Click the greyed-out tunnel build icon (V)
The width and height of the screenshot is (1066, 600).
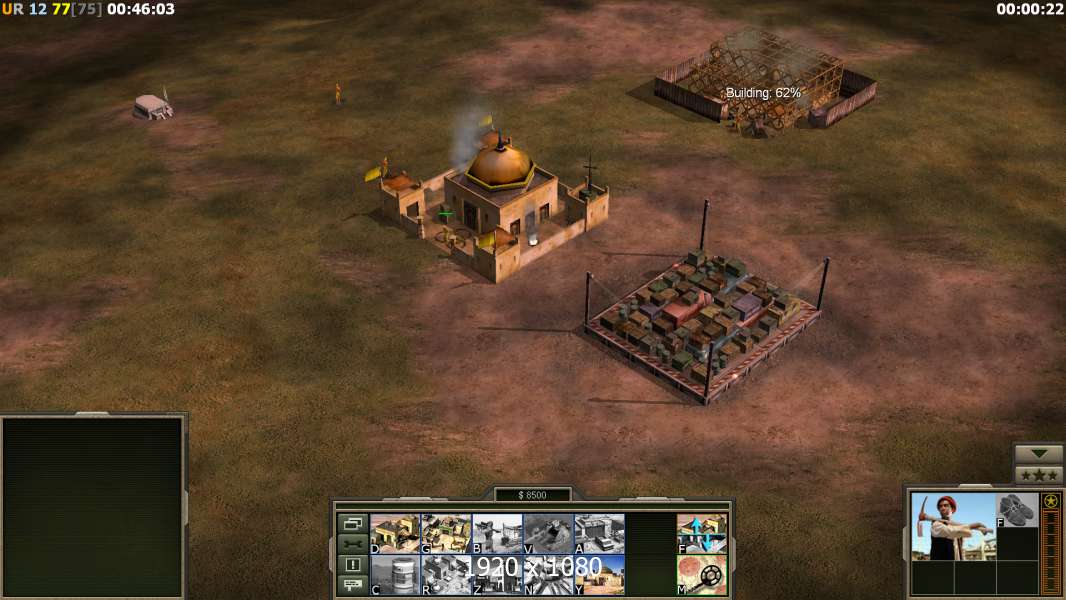[548, 533]
